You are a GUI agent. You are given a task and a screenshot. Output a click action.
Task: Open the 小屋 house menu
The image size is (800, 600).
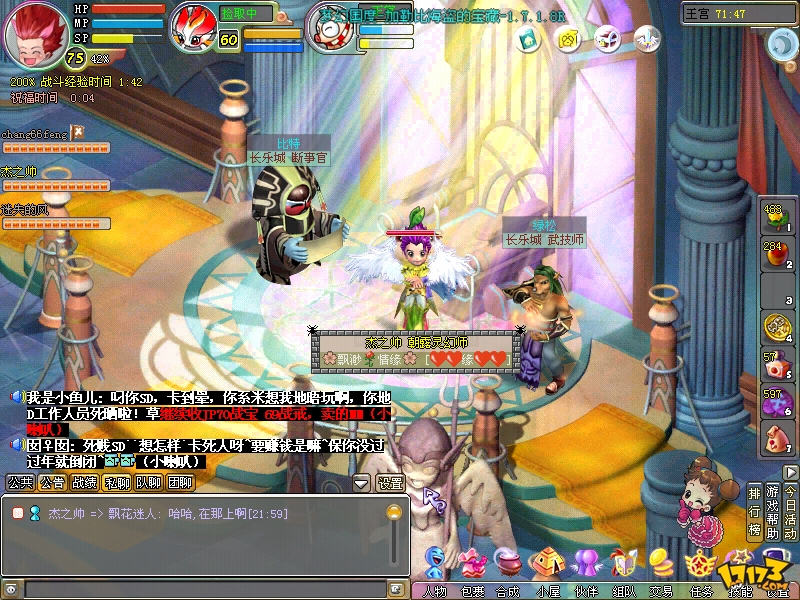[545, 567]
